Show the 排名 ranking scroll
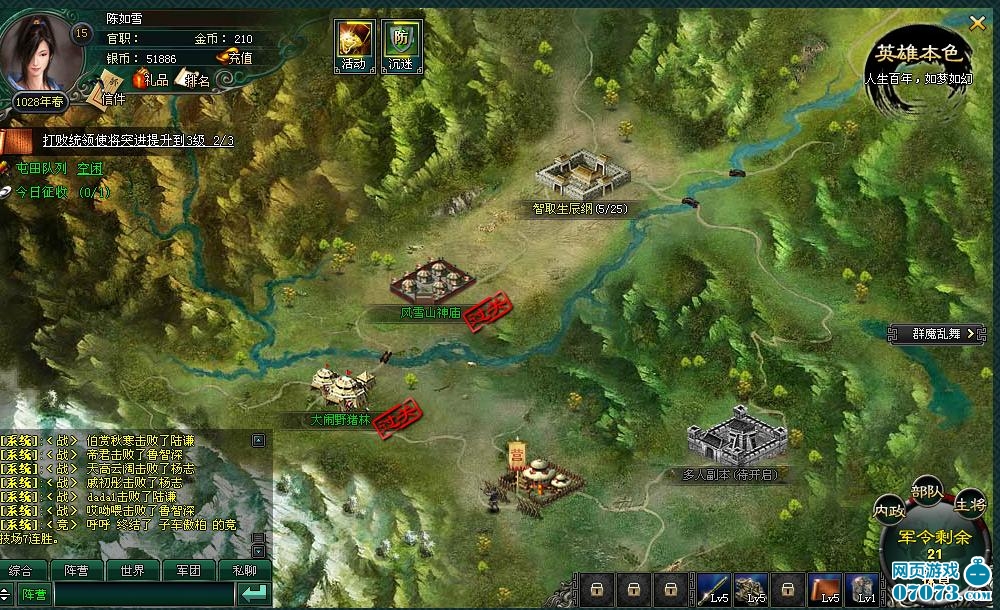Screen dimensions: 1000x610 point(193,80)
